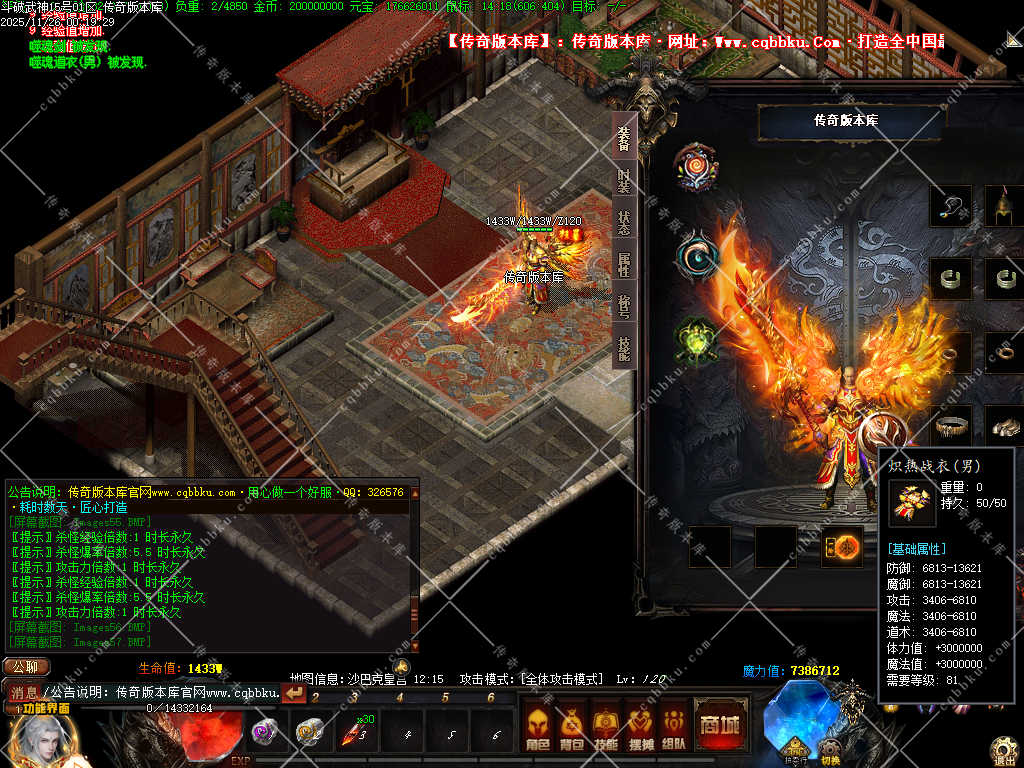The image size is (1024, 768).
Task: Select the boots equipment slot
Action: pos(1004,425)
